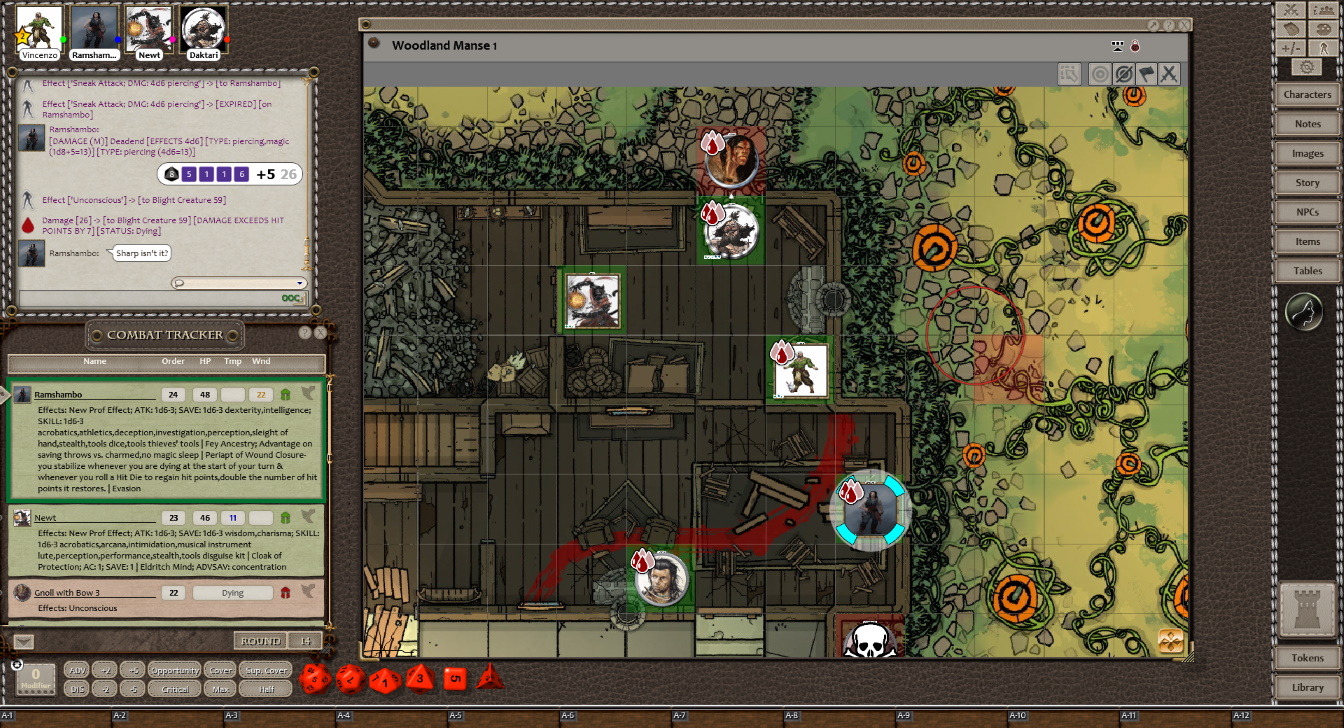The width and height of the screenshot is (1344, 728).
Task: Close the Combat Tracker window
Action: coord(320,333)
